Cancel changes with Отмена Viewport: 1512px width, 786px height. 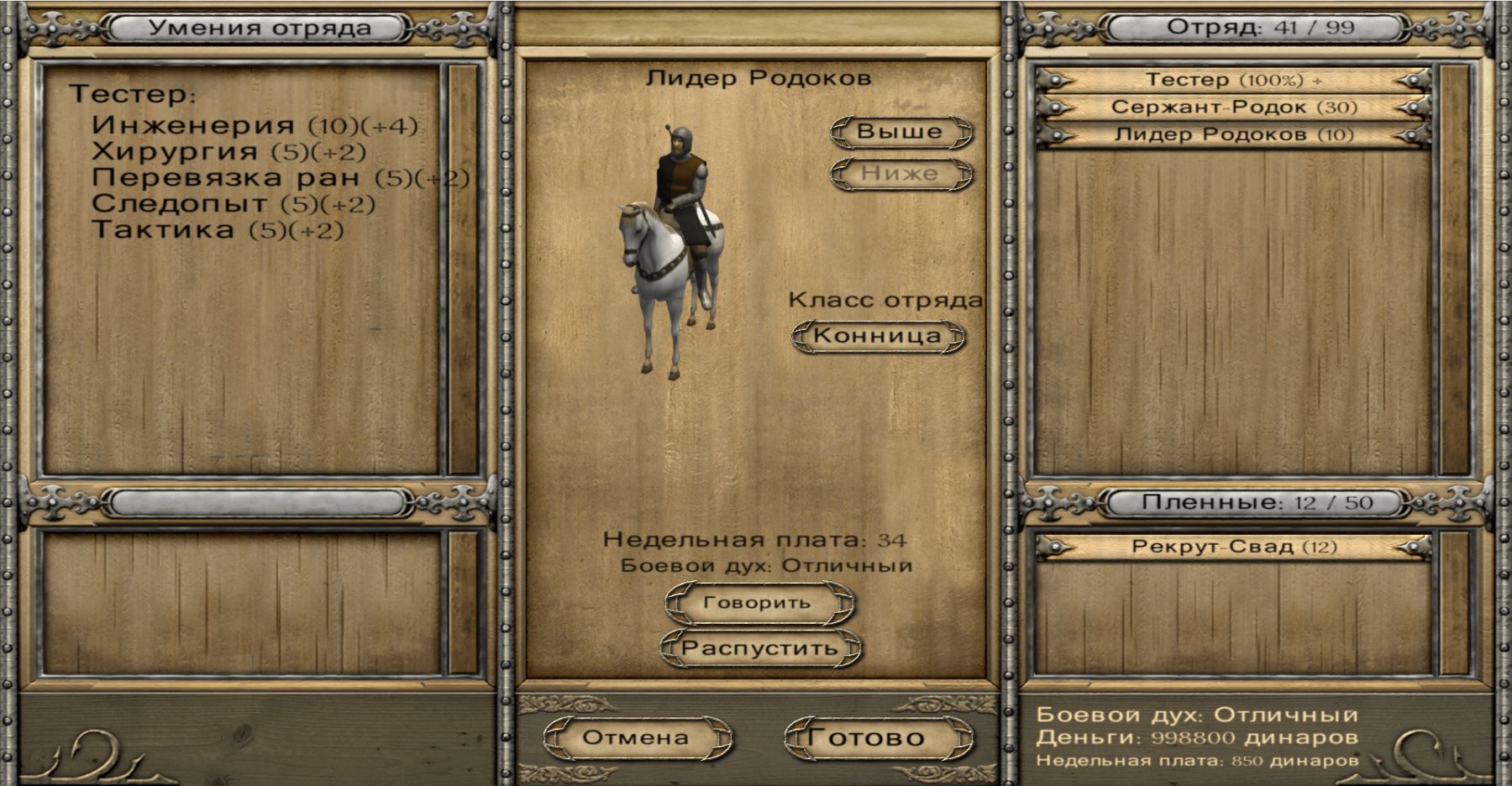[636, 738]
